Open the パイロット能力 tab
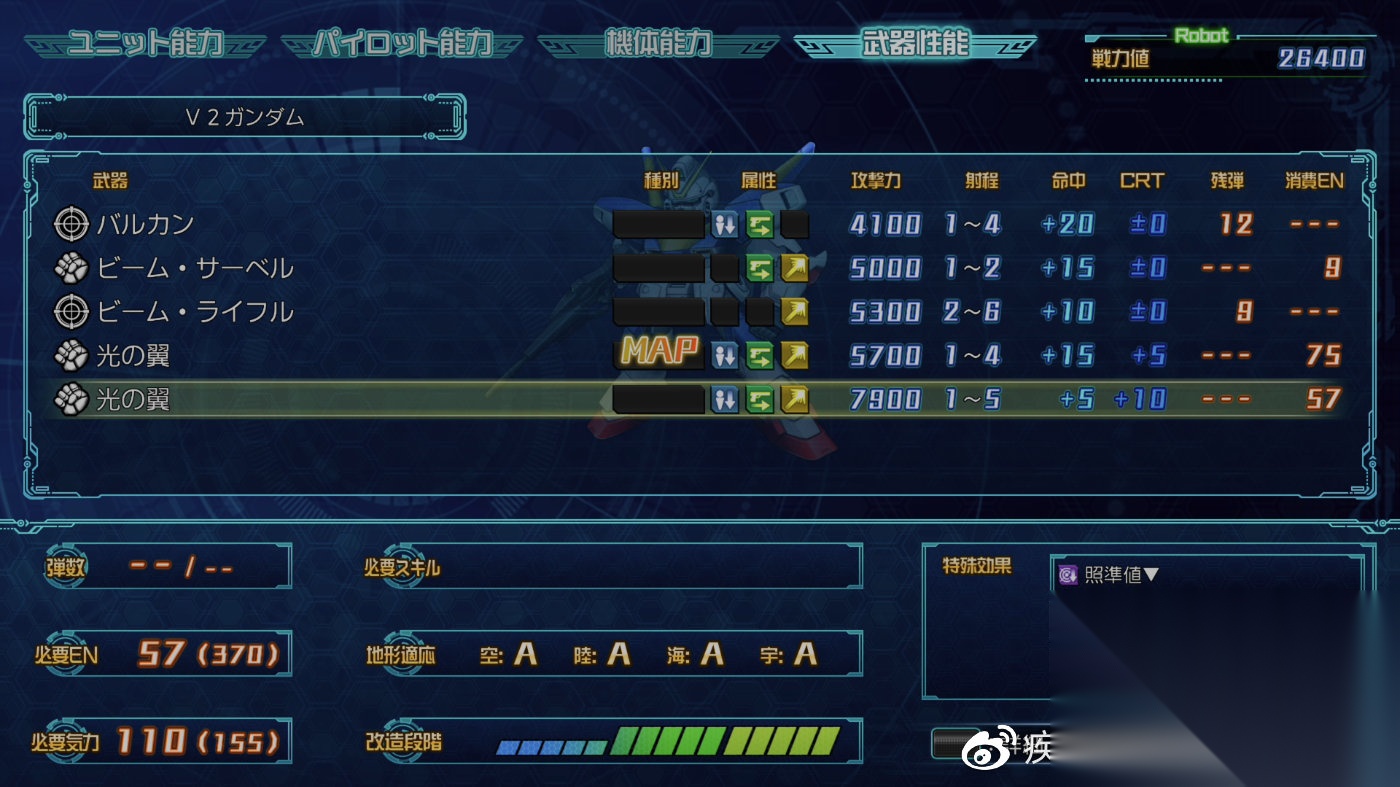The width and height of the screenshot is (1400, 787). click(402, 45)
